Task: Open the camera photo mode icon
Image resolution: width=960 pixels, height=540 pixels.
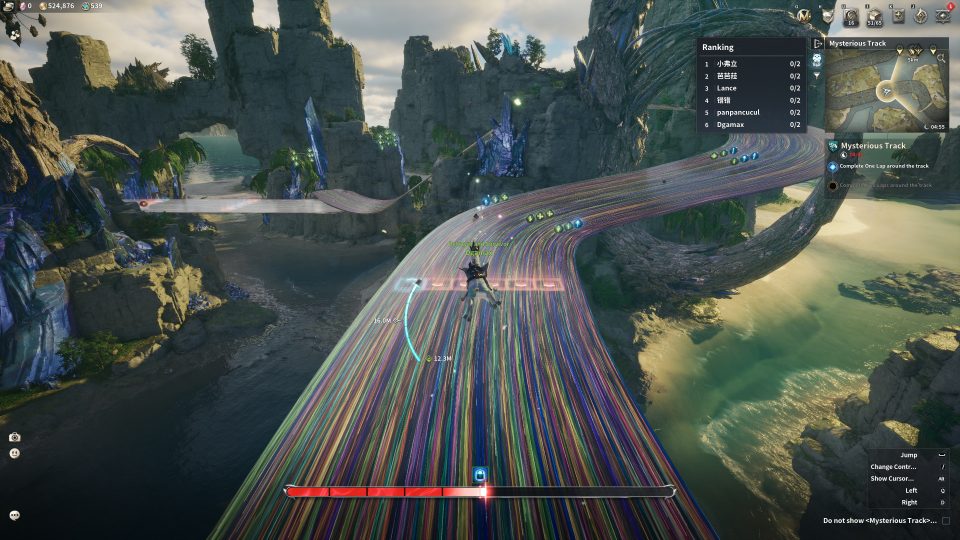Action: tap(15, 437)
